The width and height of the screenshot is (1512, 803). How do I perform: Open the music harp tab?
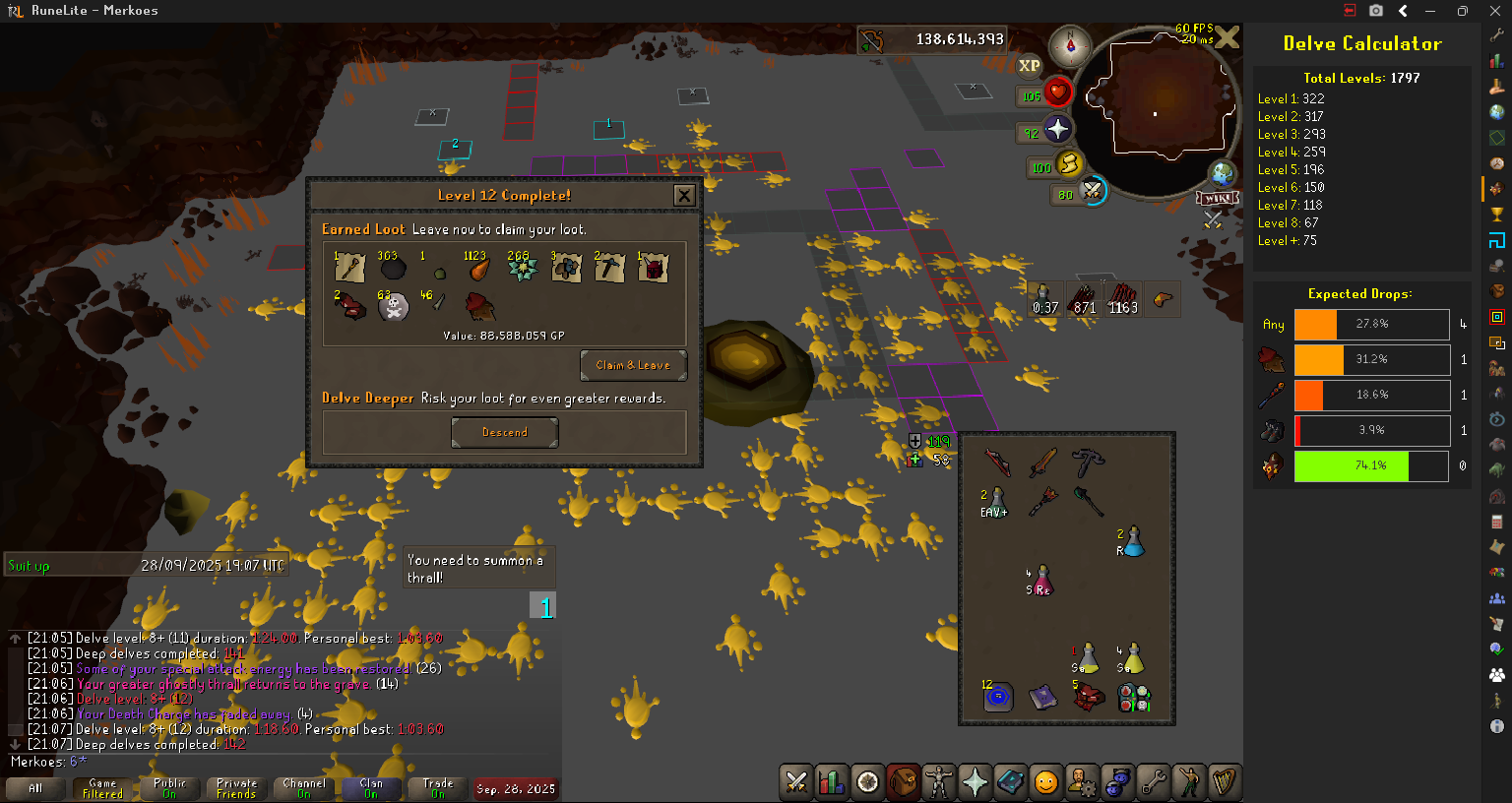(1224, 782)
